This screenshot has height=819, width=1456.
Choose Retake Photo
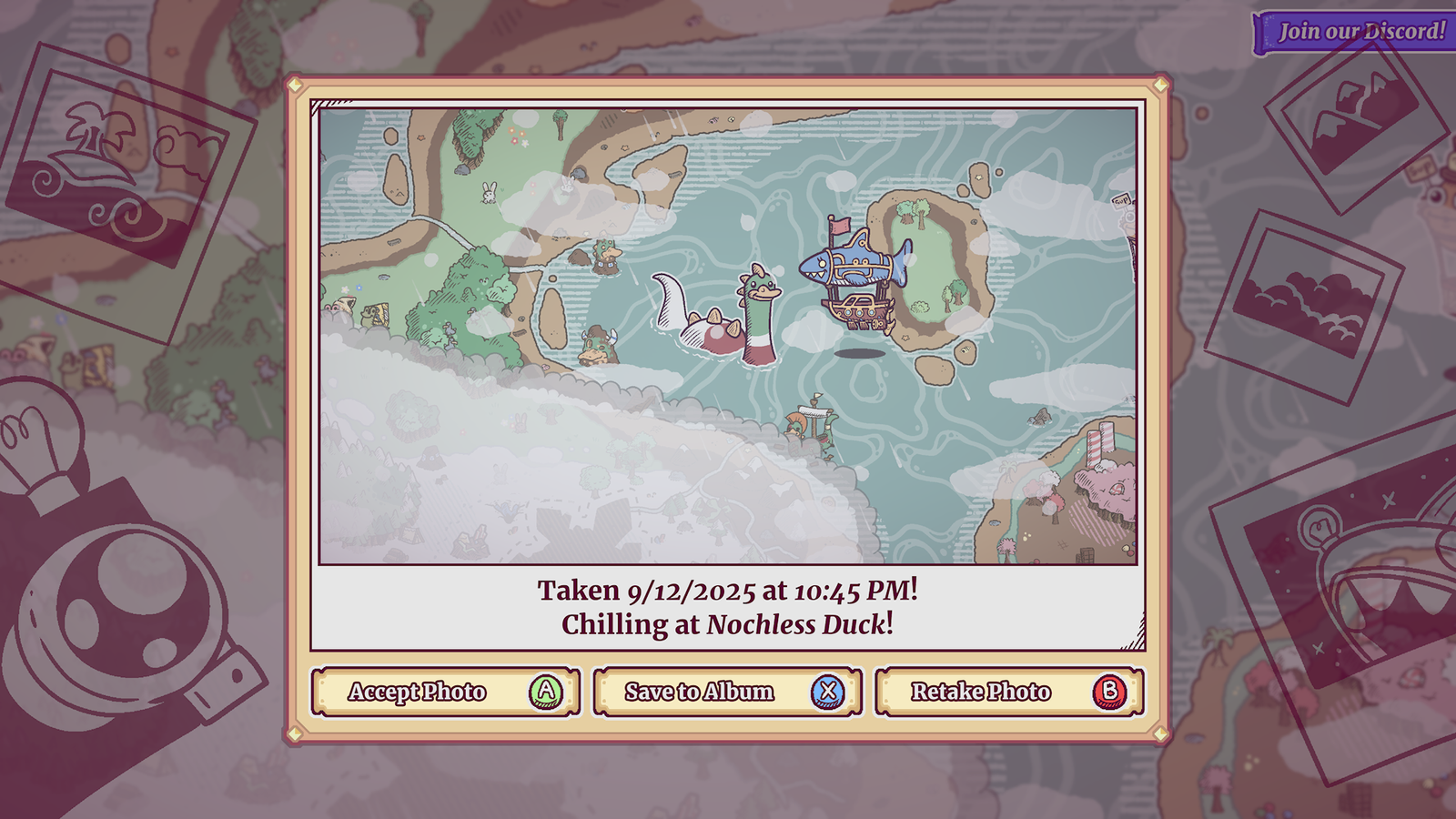tap(1009, 693)
